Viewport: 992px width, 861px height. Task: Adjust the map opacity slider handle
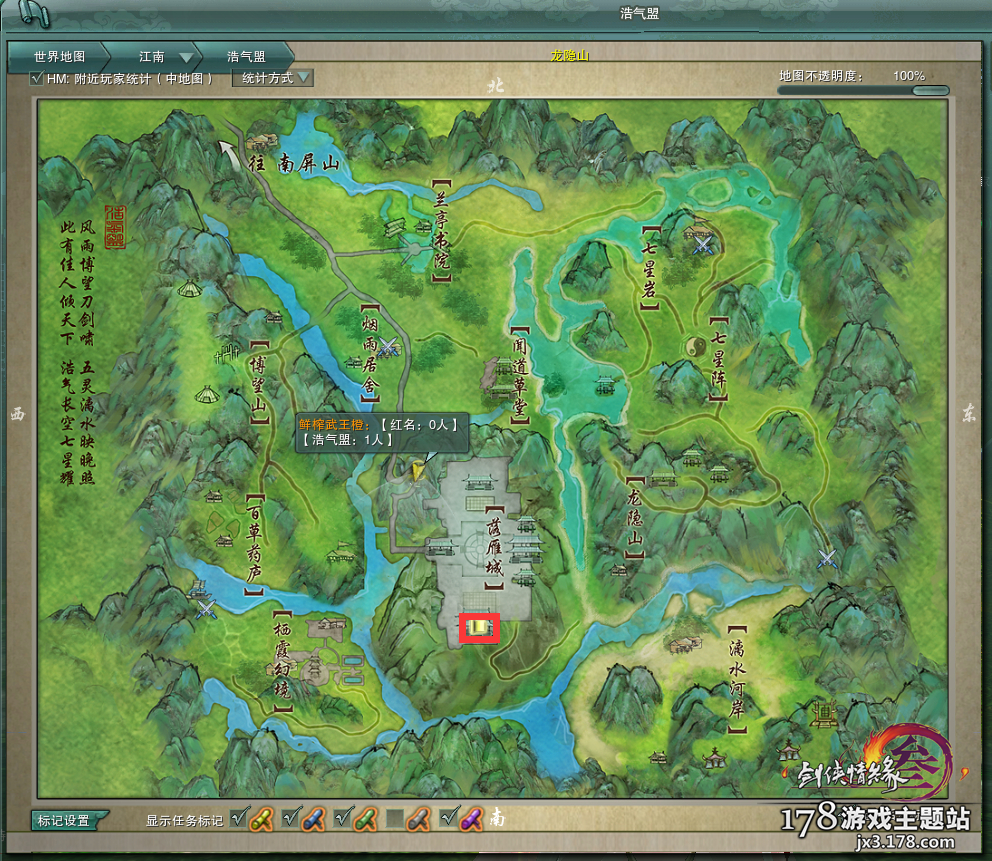click(930, 91)
